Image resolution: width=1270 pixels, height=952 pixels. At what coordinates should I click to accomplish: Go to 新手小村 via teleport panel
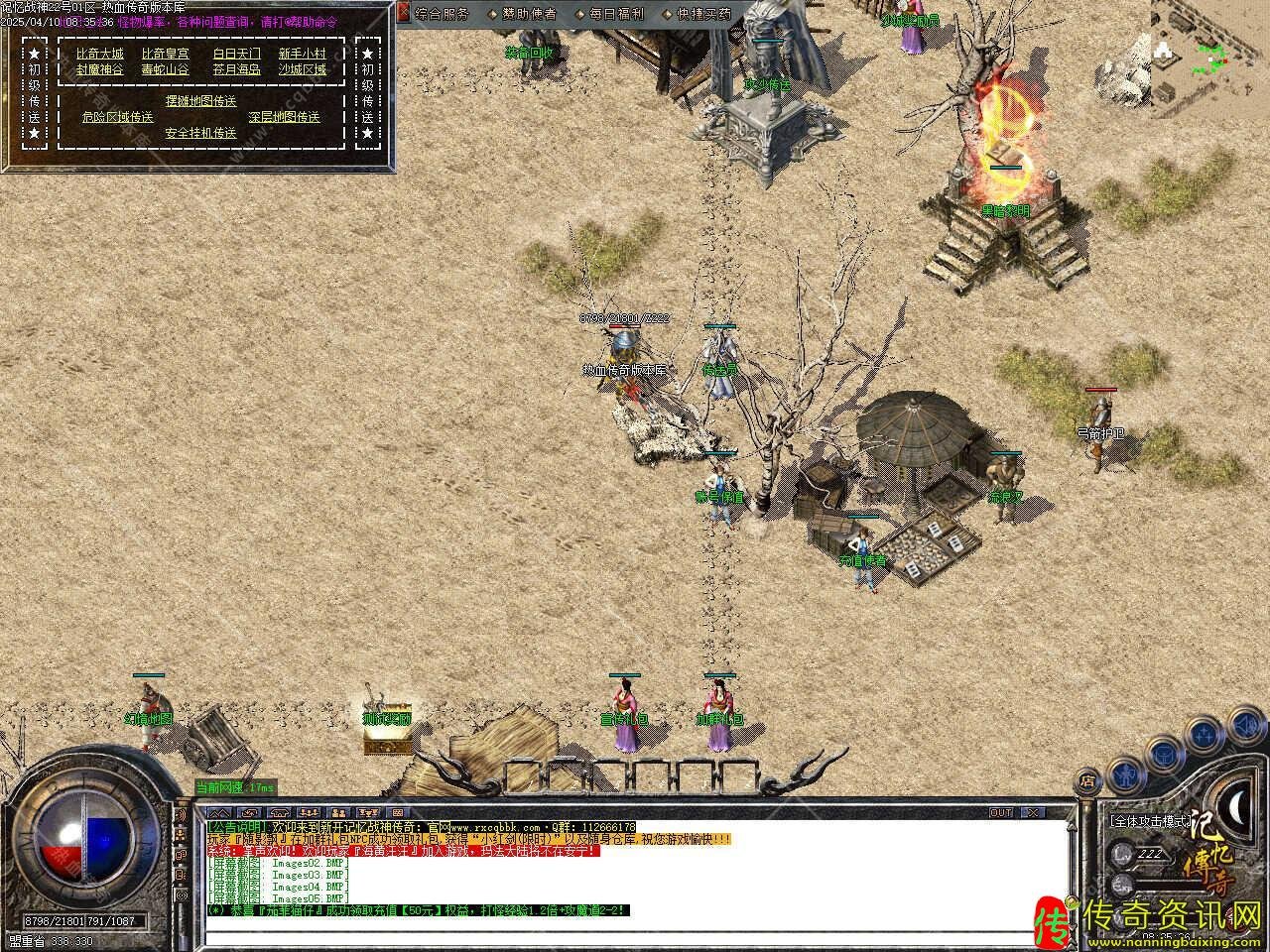[302, 54]
